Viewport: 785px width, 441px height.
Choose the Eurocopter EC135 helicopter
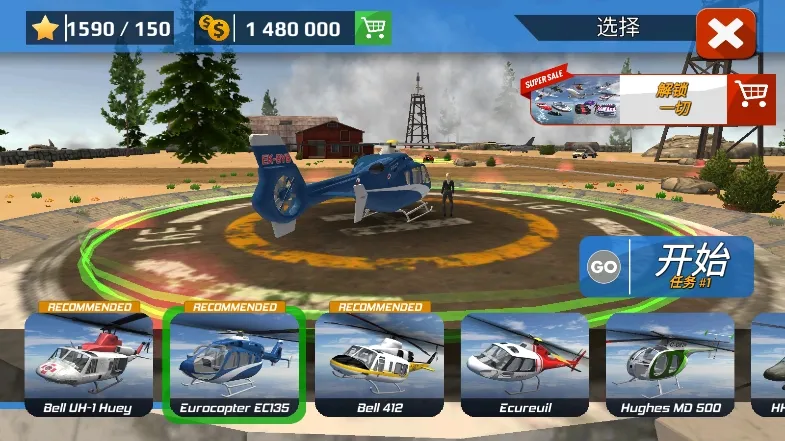click(234, 364)
